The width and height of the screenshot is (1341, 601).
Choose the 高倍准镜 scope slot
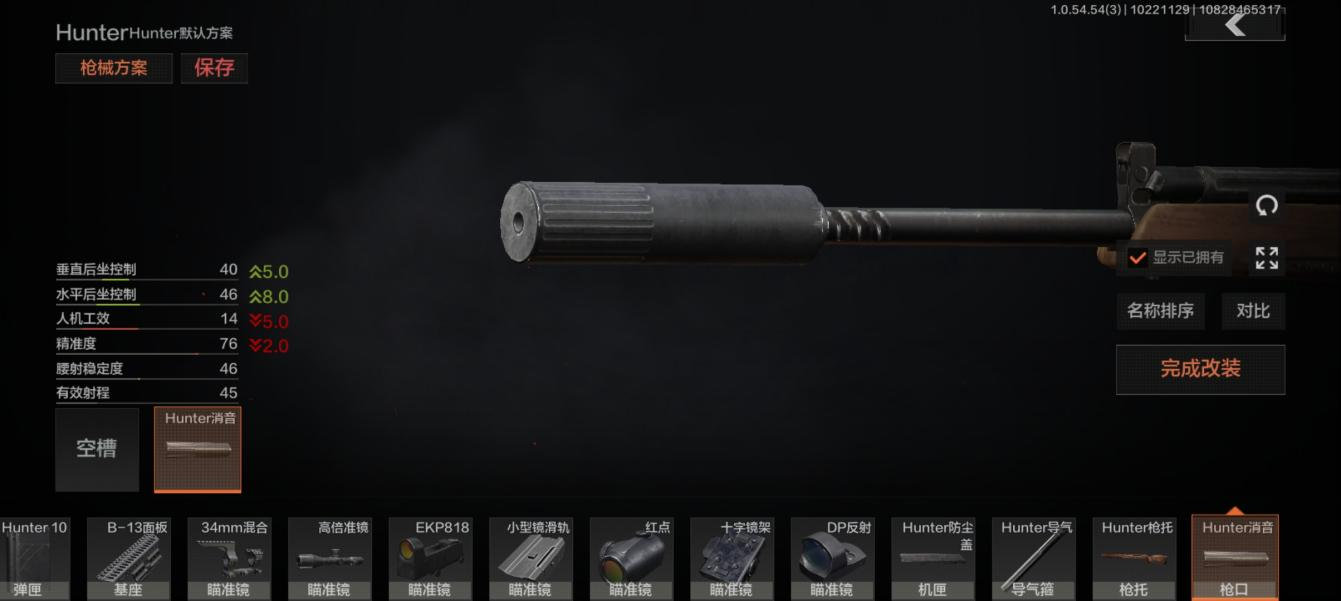point(329,558)
